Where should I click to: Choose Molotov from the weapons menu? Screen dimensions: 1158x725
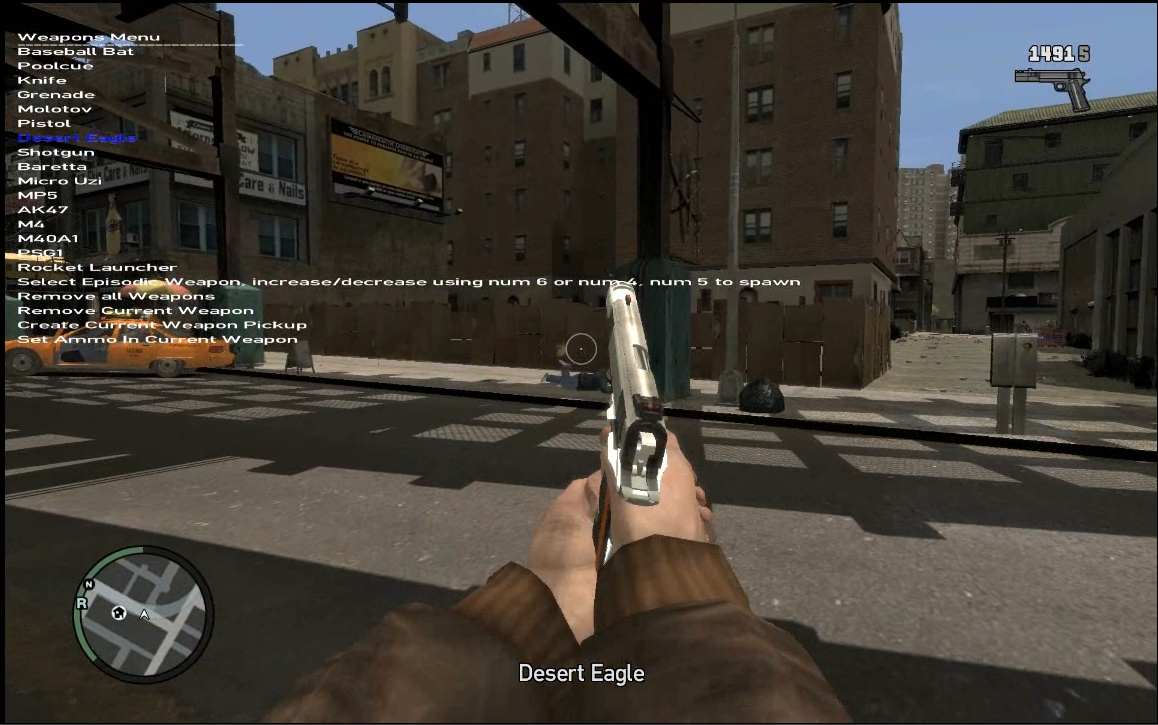[54, 109]
